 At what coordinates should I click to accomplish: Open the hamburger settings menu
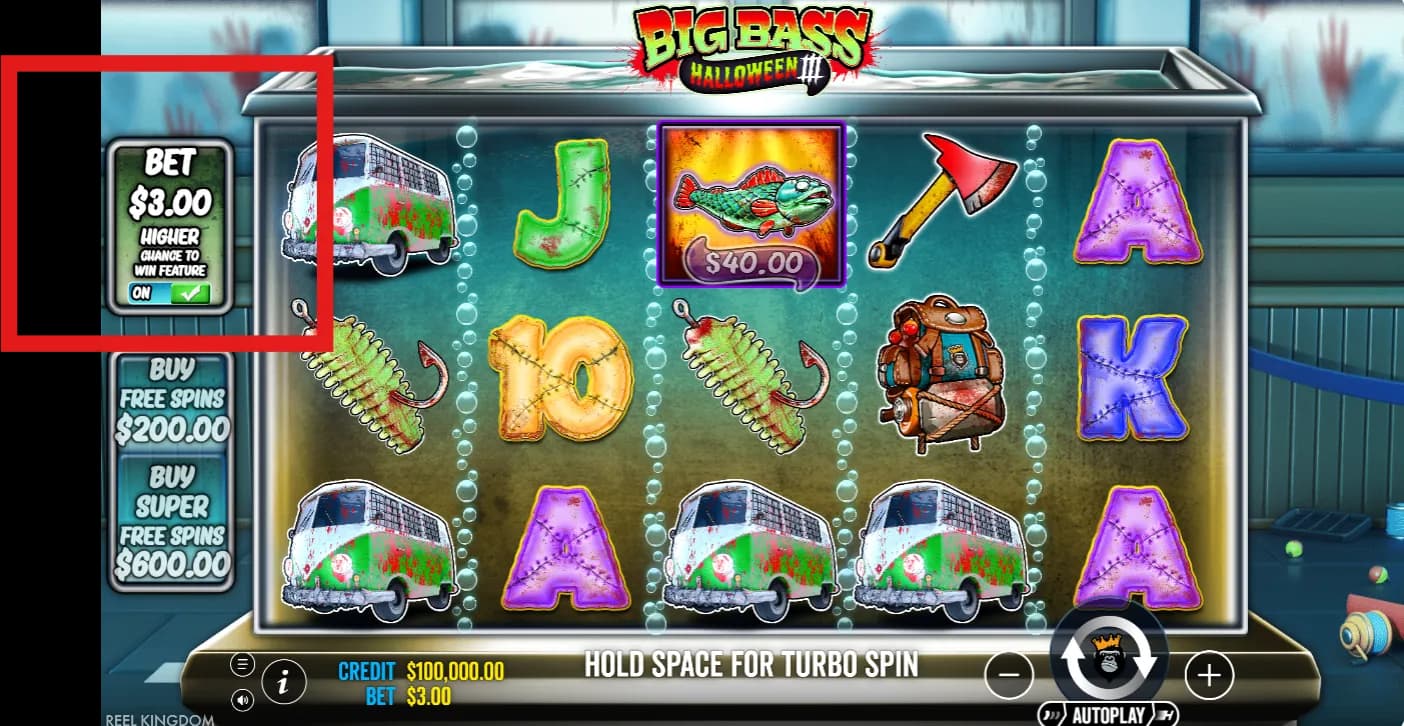pos(242,663)
